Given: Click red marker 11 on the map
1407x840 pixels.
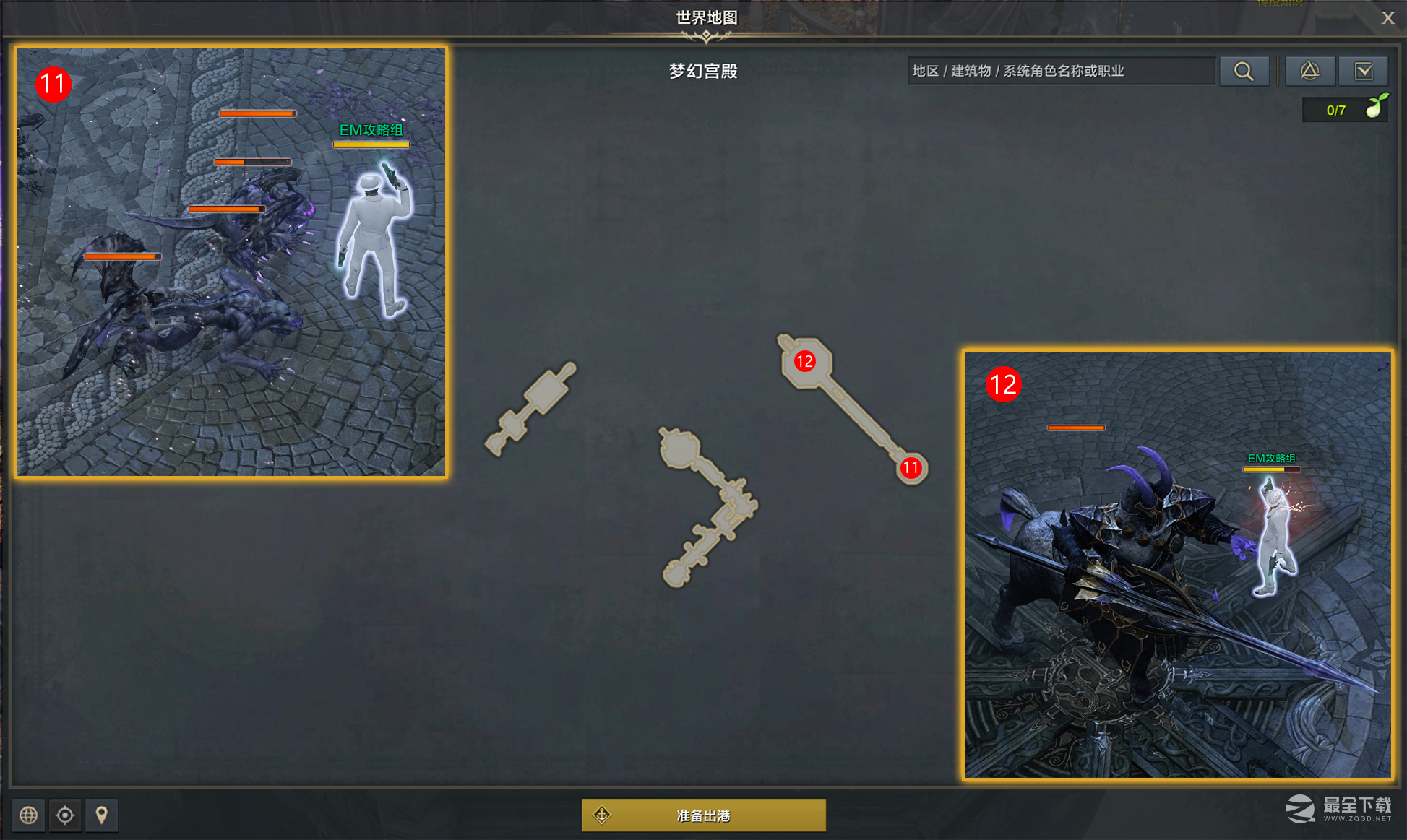Looking at the screenshot, I should [911, 468].
